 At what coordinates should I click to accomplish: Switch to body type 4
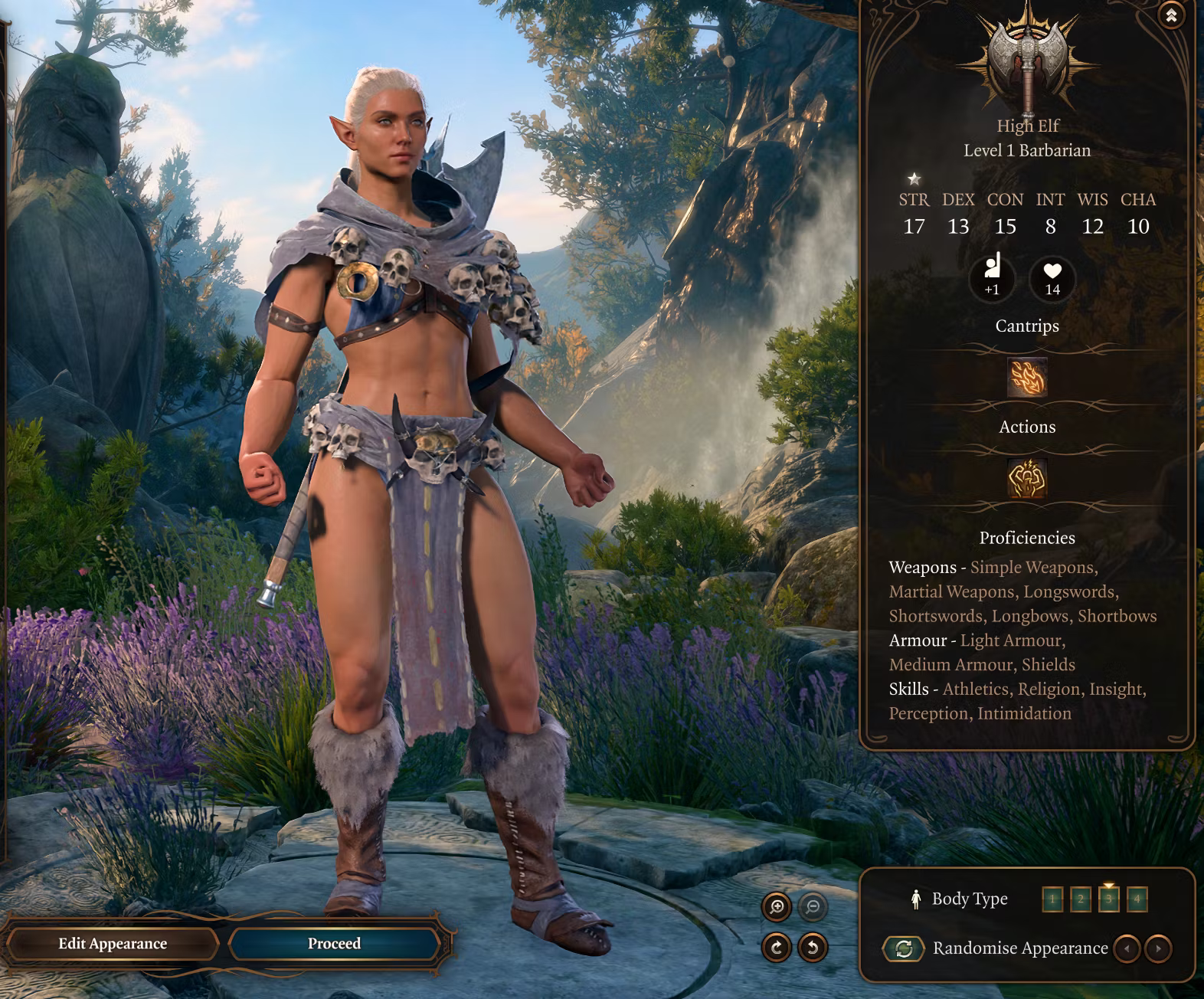(x=1137, y=899)
